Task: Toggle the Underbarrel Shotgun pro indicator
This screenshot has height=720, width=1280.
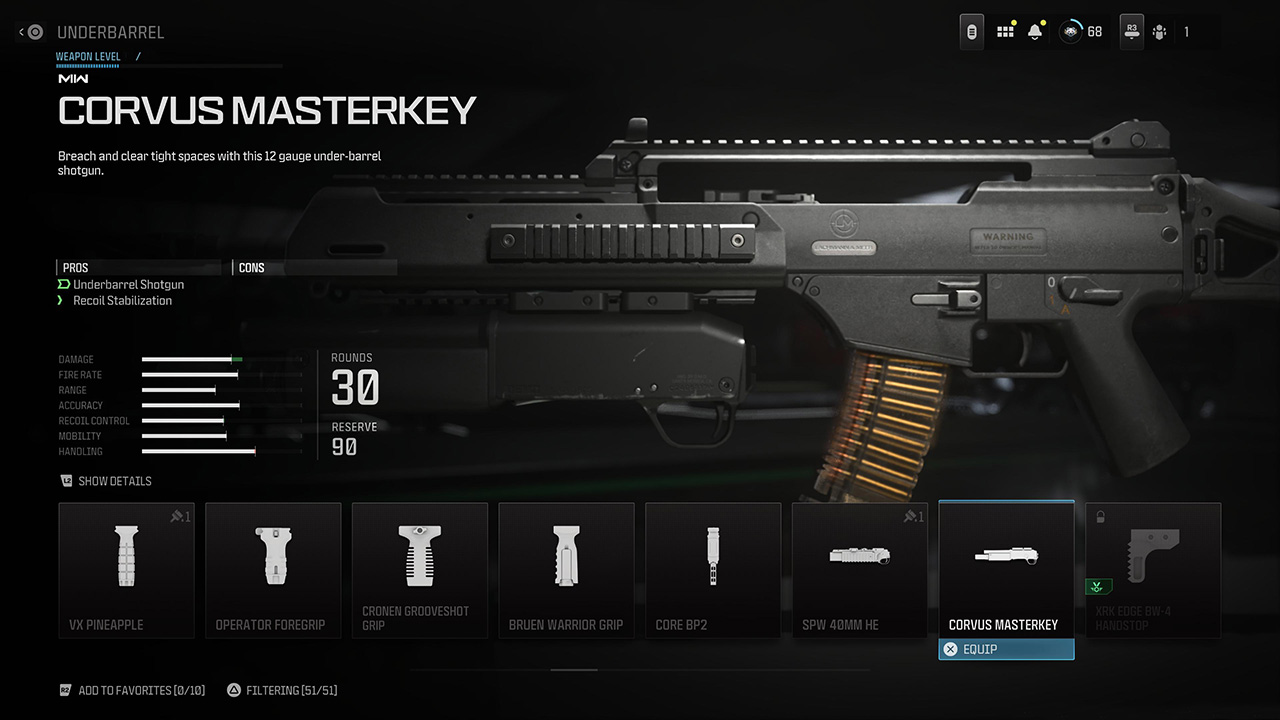Action: pyautogui.click(x=64, y=284)
